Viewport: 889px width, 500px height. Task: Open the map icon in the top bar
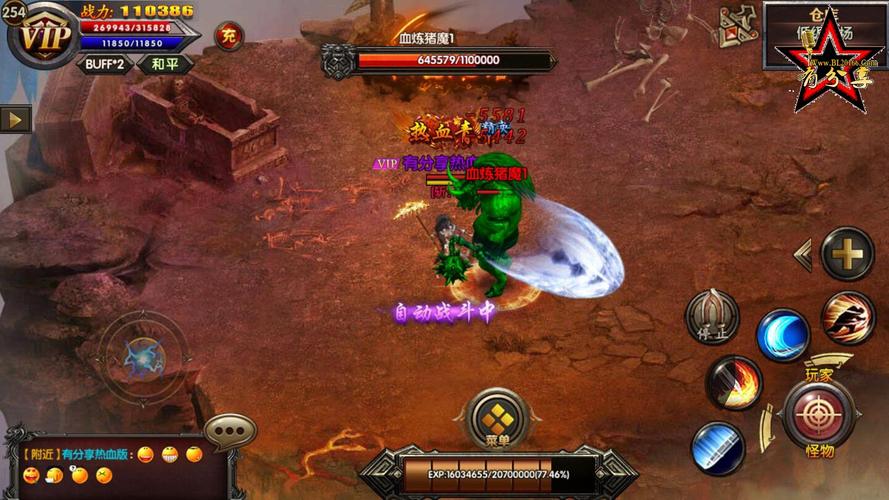coord(737,27)
